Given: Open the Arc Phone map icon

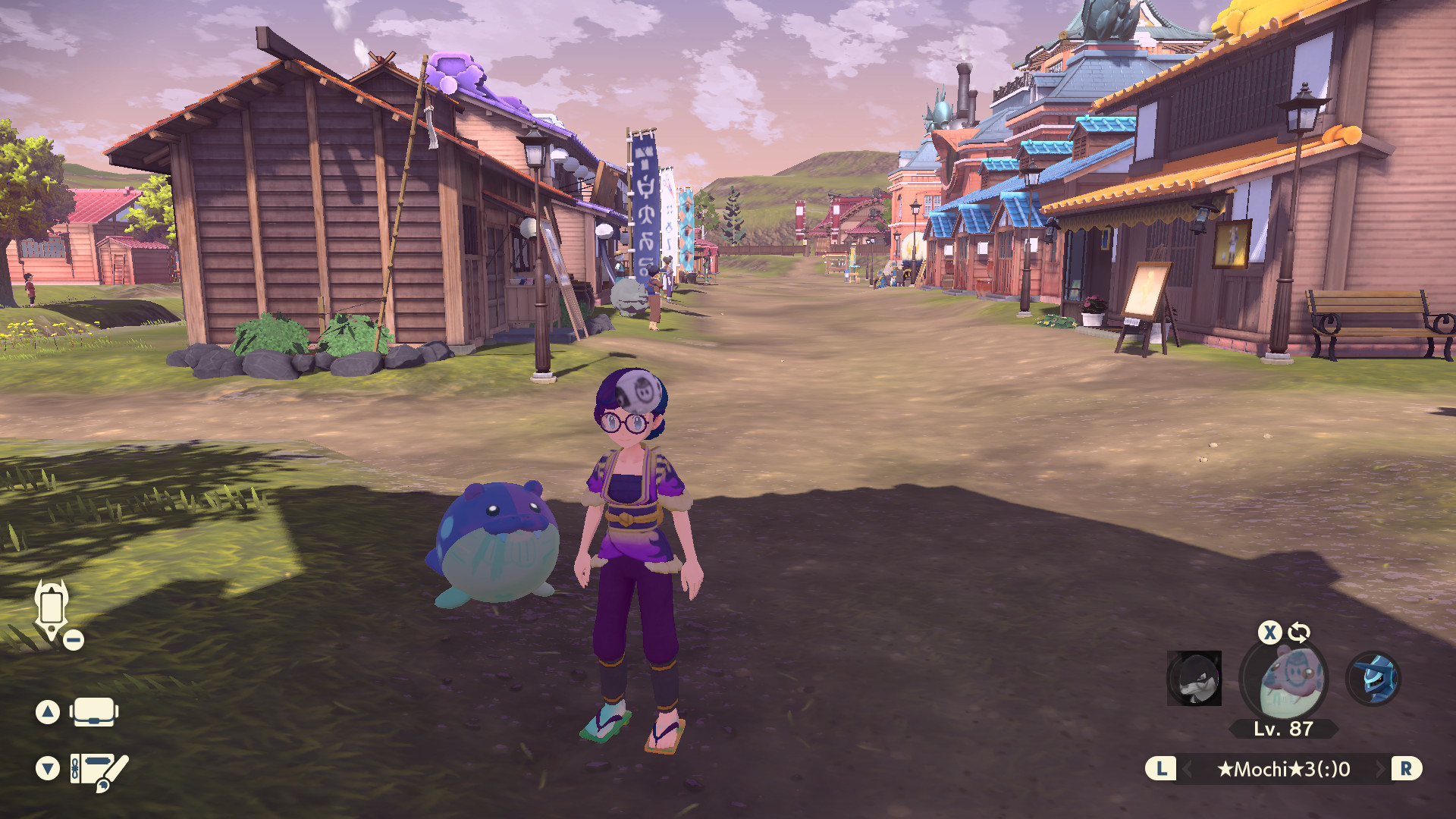Looking at the screenshot, I should [52, 610].
